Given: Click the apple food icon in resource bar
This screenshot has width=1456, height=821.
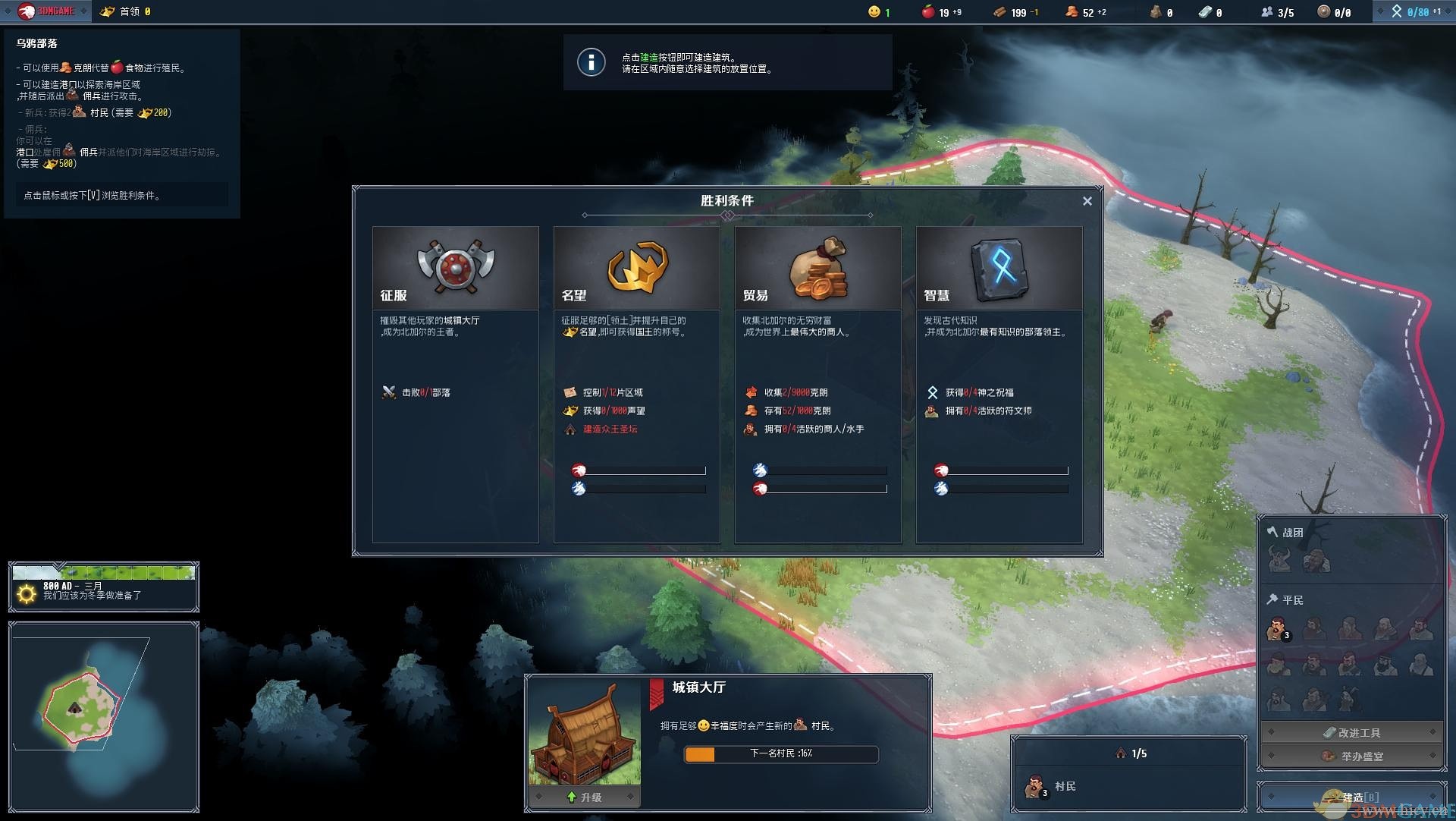Looking at the screenshot, I should coord(930,11).
